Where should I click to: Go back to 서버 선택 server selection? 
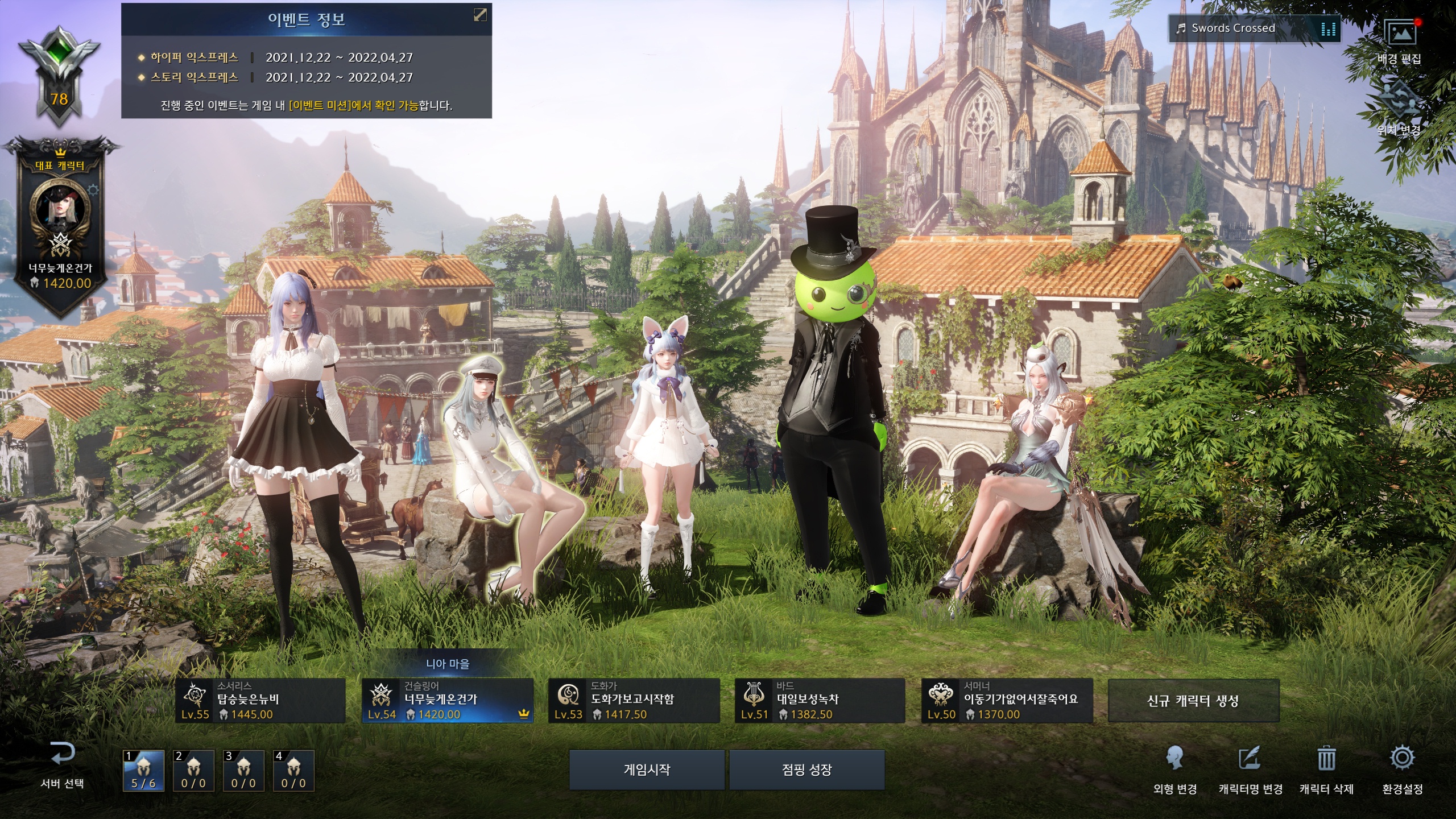click(x=62, y=765)
